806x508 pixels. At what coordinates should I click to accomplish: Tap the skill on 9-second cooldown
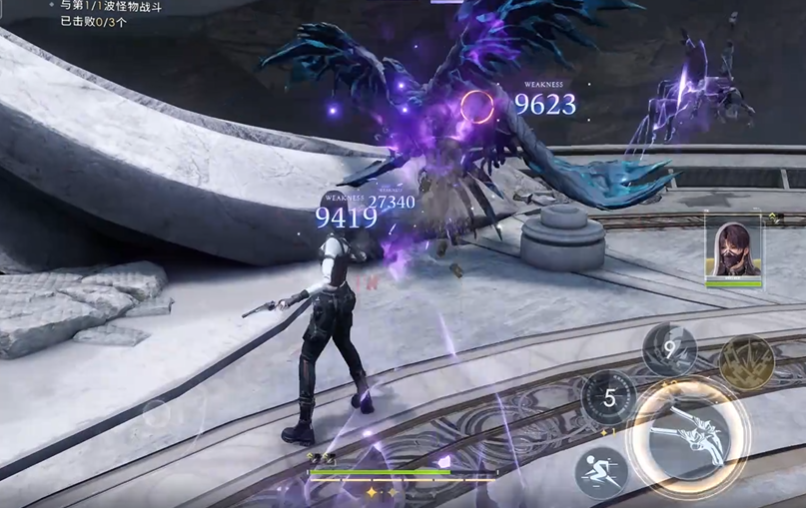click(669, 350)
